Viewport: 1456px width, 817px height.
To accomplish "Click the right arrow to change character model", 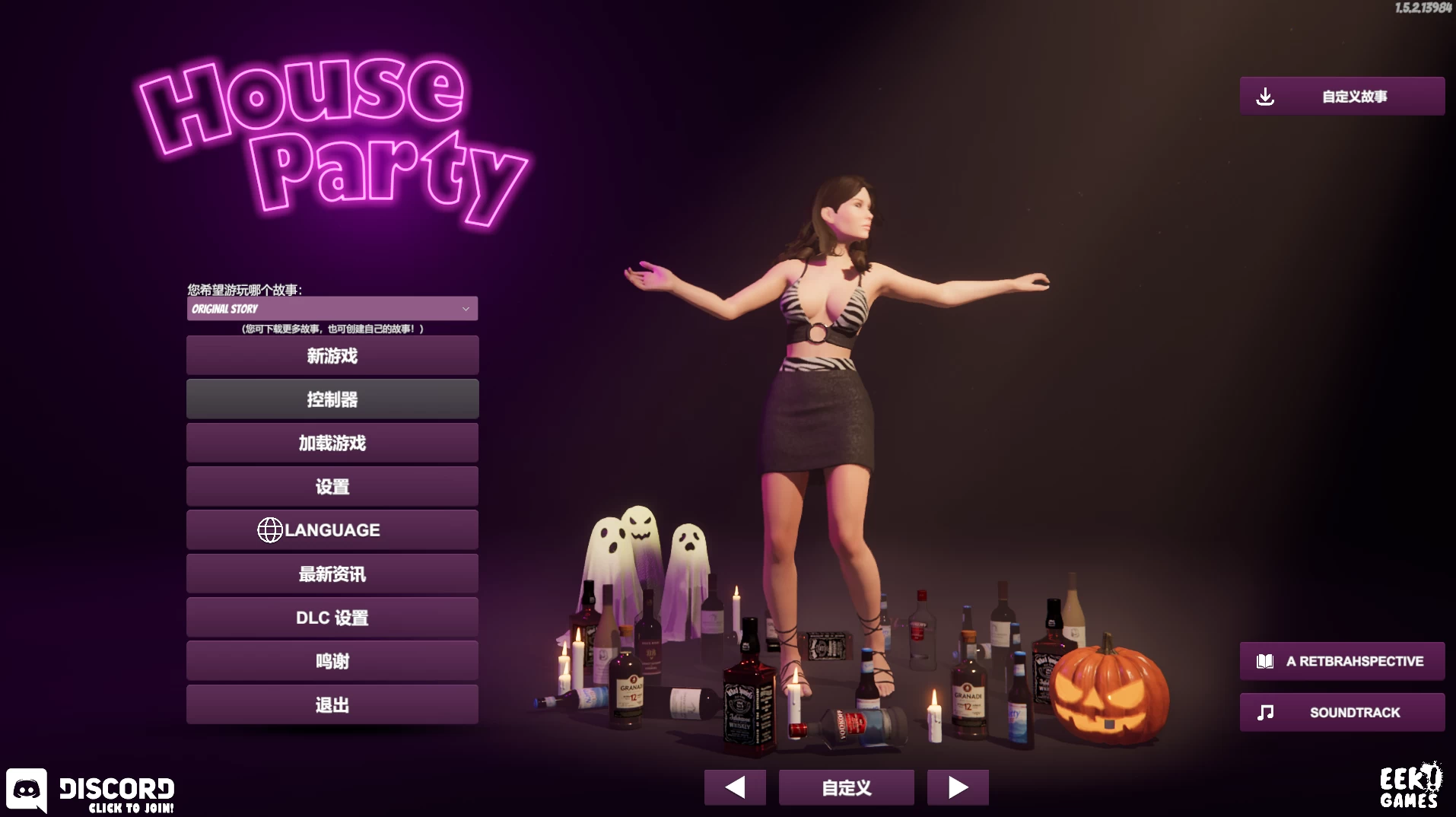I will click(x=958, y=787).
